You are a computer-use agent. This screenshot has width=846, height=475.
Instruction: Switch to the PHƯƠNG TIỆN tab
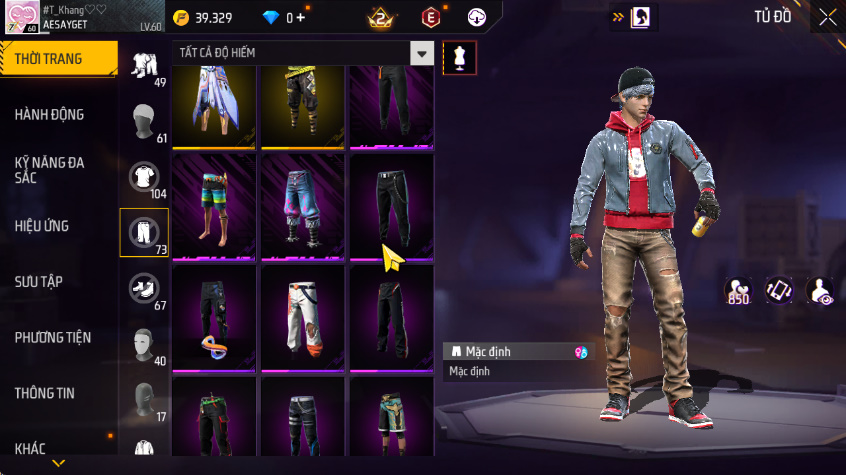tap(52, 337)
